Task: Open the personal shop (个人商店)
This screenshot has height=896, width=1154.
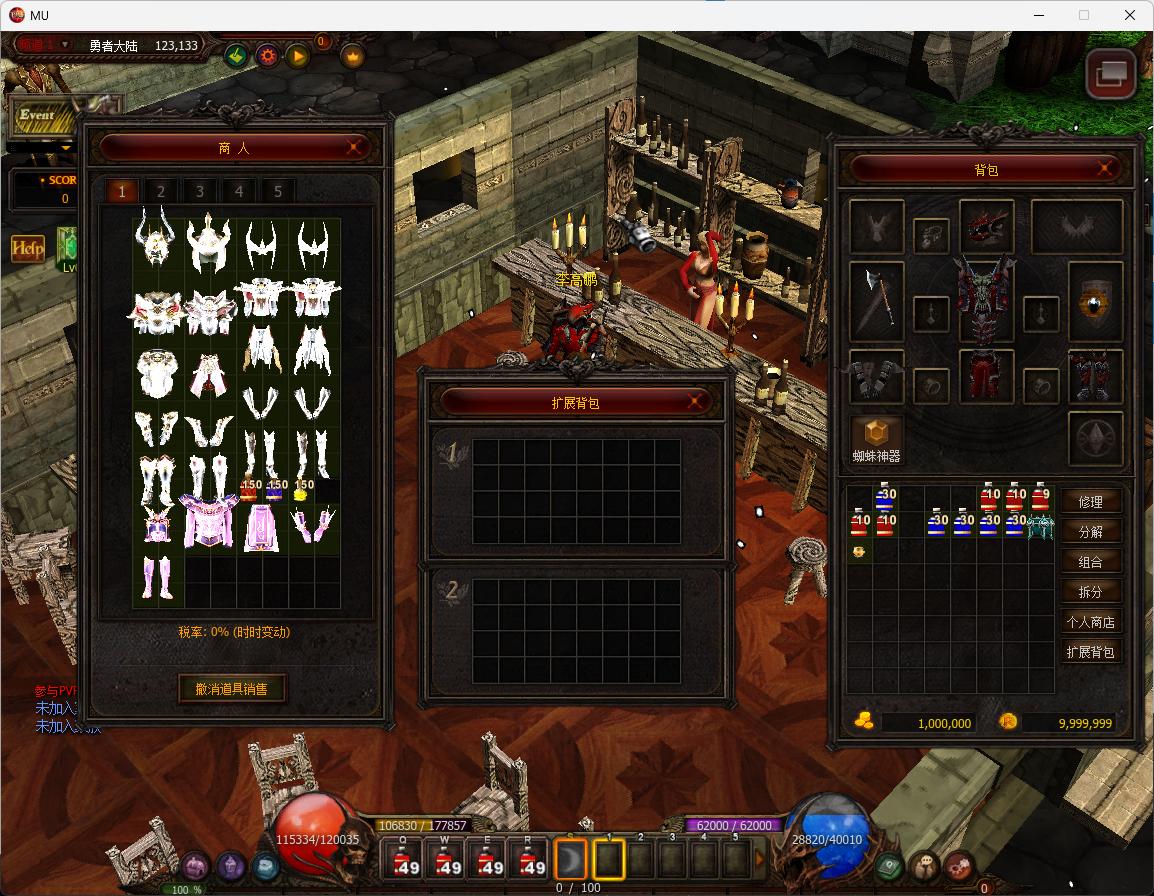Action: [1090, 622]
